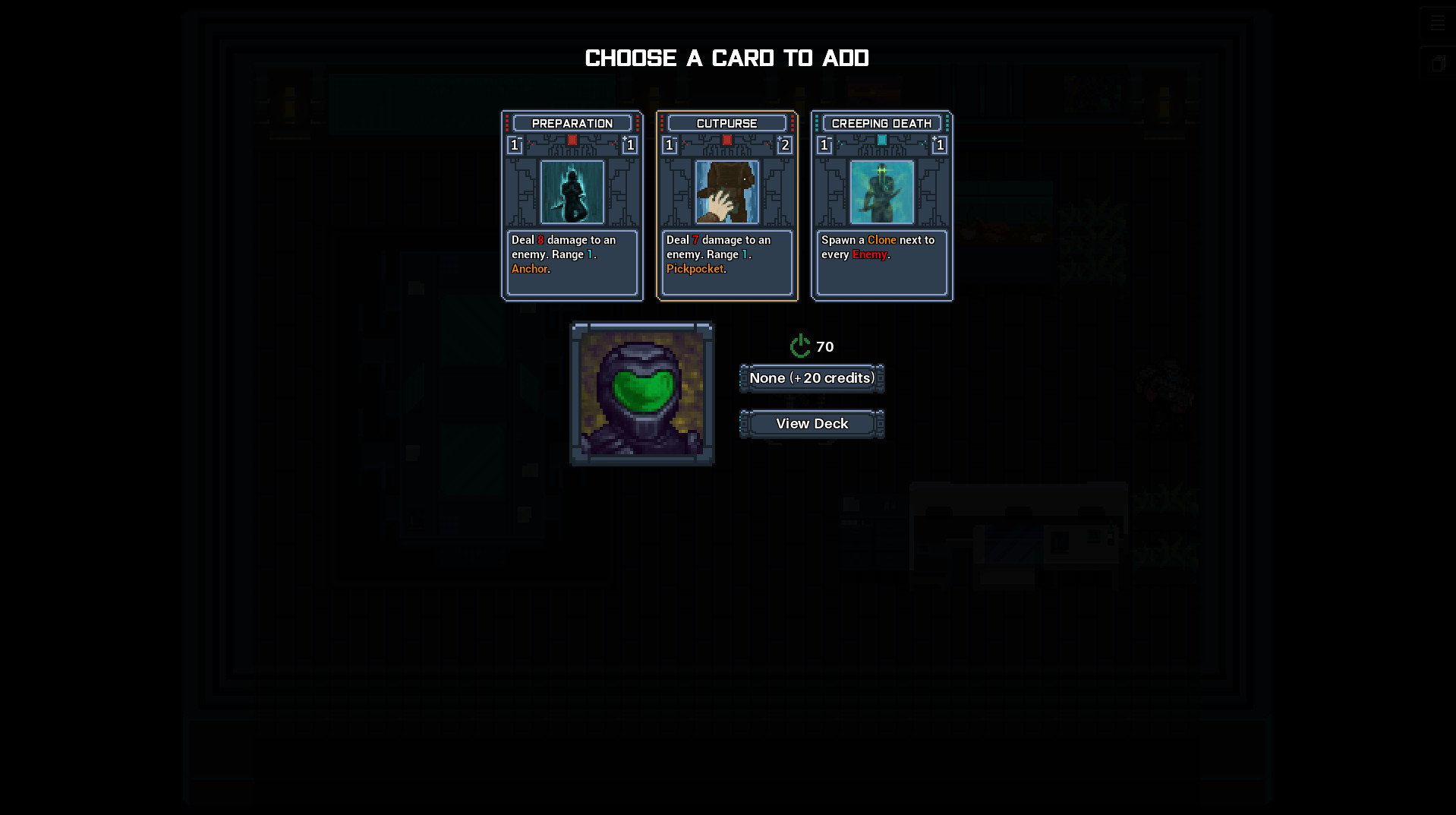
Task: Click the red damage-type cube on Preparation card
Action: pyautogui.click(x=572, y=140)
